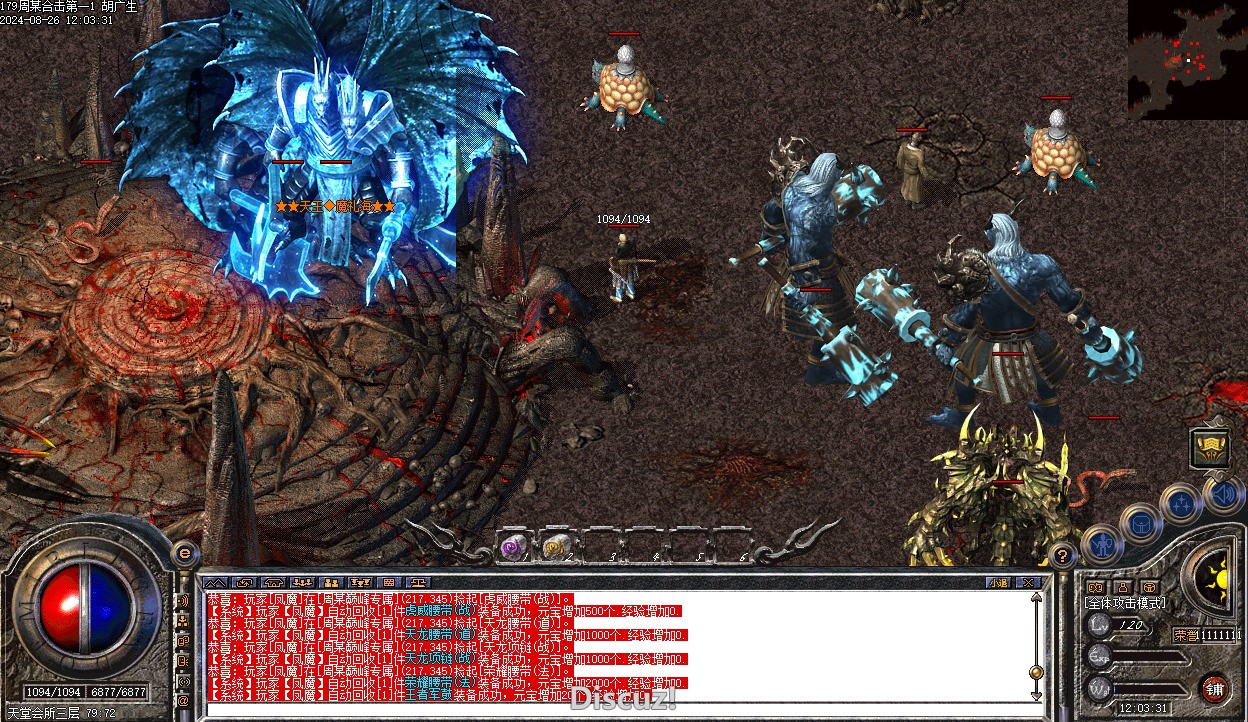Open the red 铺 shop button

1215,687
